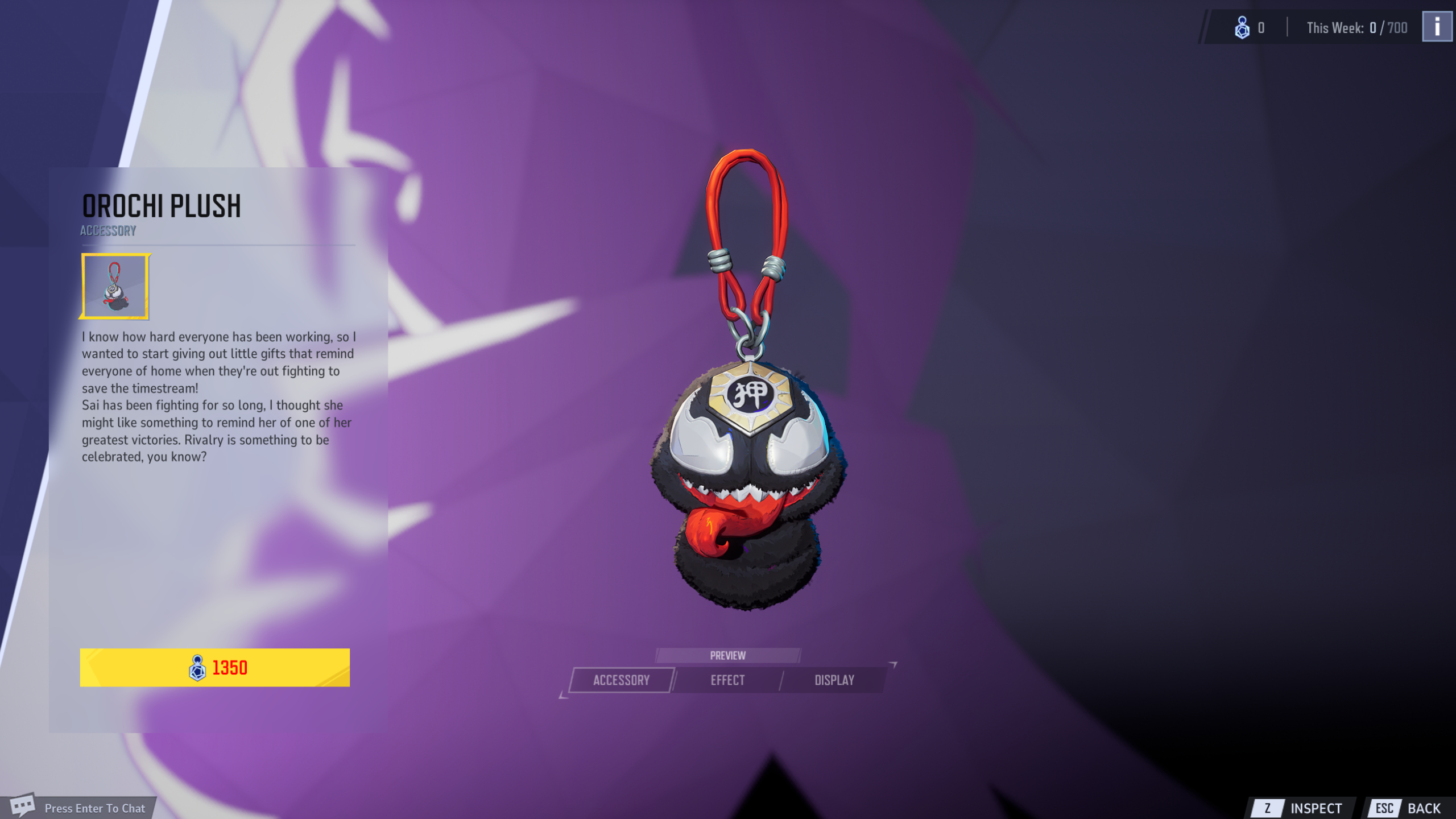Click the ESC Back key icon
1456x819 pixels.
pos(1385,807)
